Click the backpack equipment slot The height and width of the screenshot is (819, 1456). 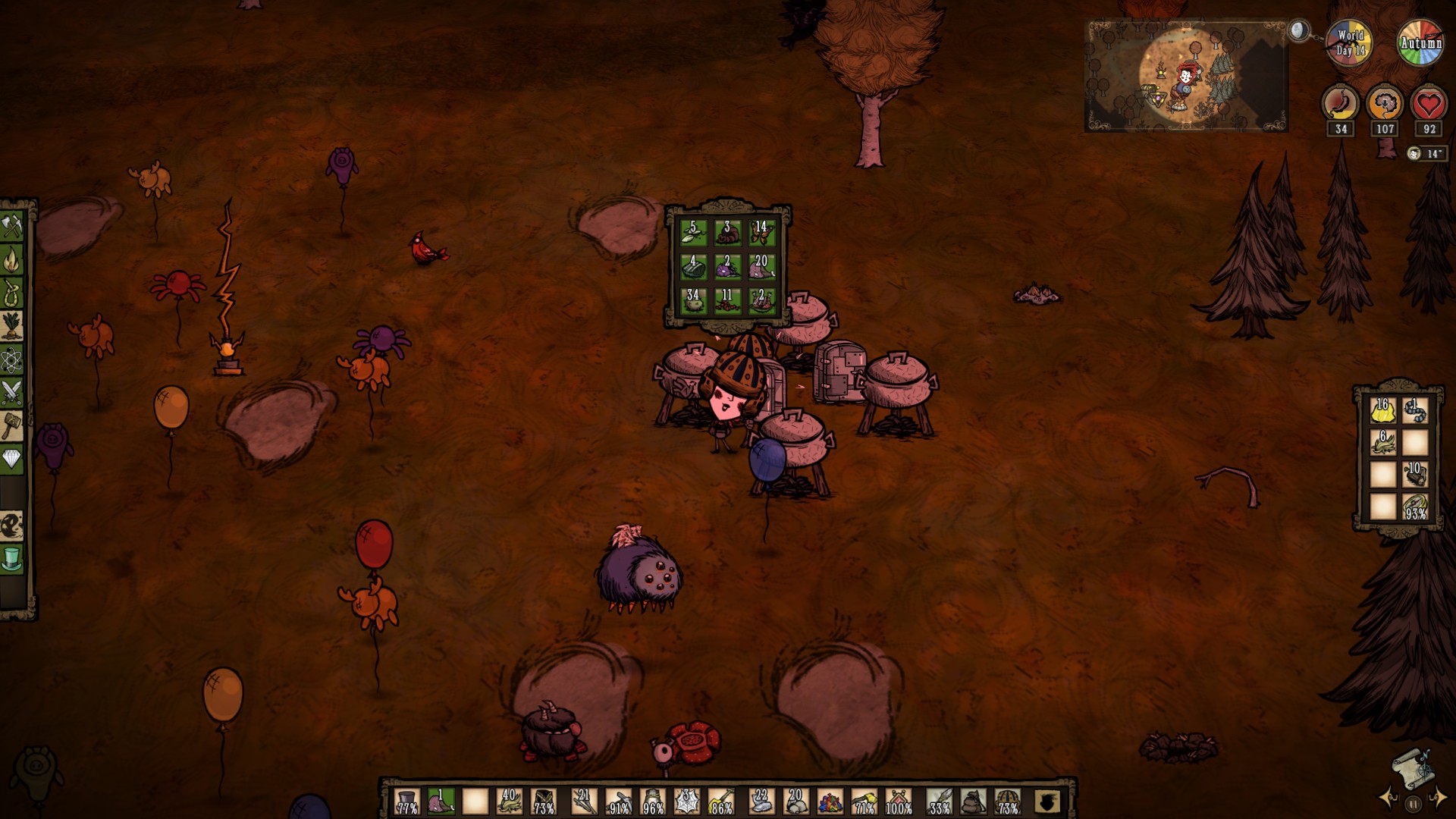[973, 801]
